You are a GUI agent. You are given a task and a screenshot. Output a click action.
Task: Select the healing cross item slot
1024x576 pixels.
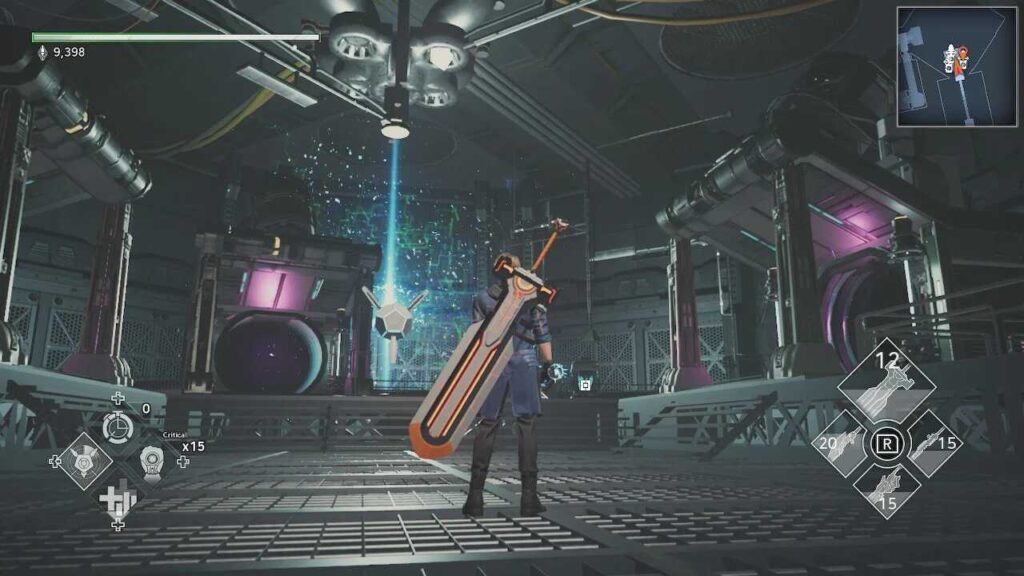117,497
